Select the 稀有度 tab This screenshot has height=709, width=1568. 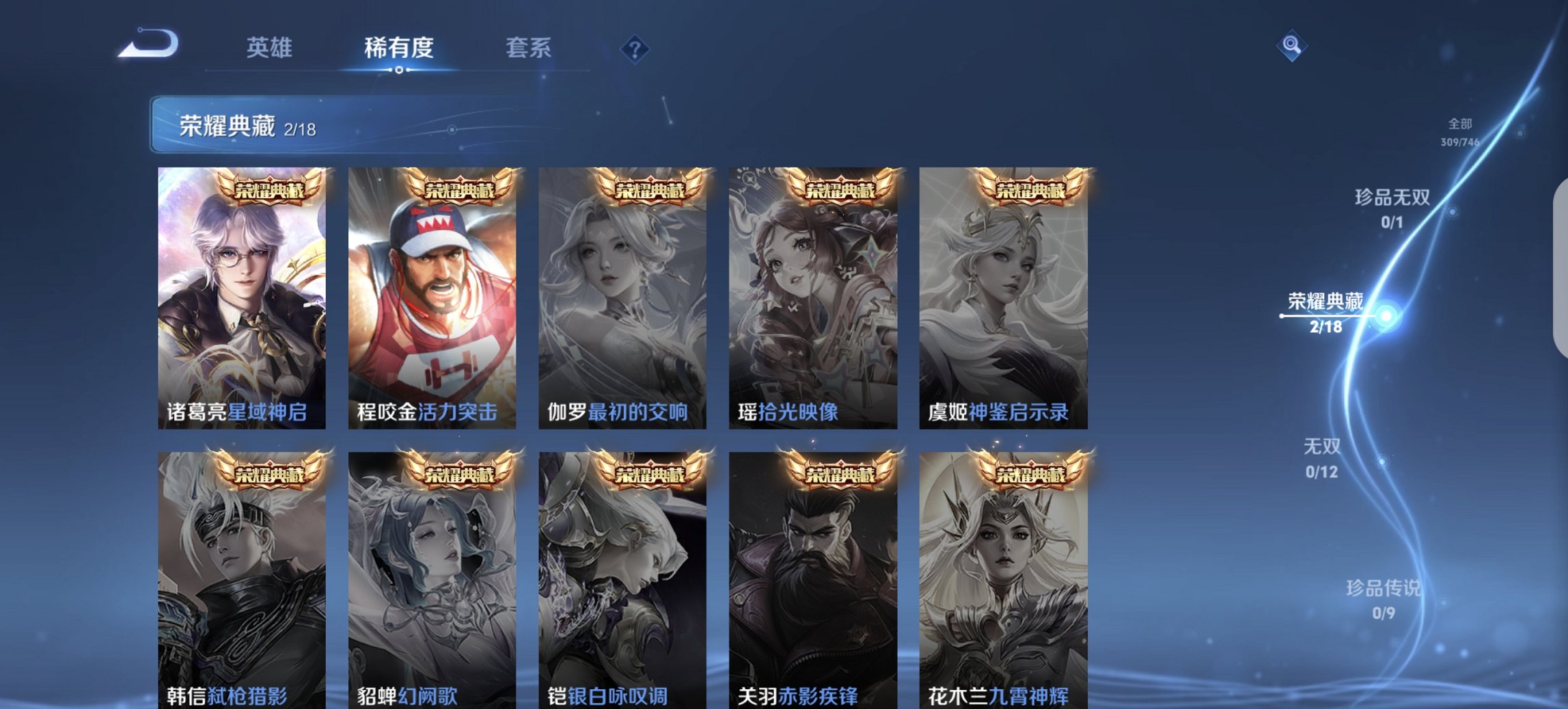400,48
